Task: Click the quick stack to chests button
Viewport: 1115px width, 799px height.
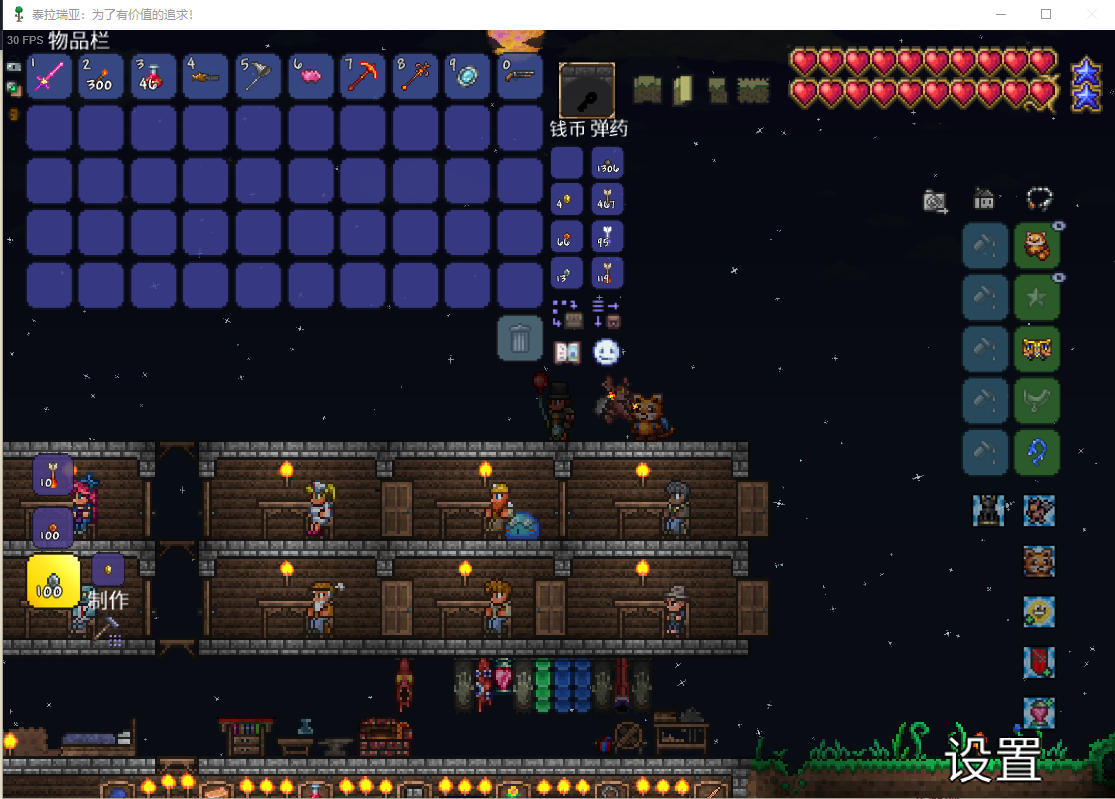Action: click(x=567, y=313)
